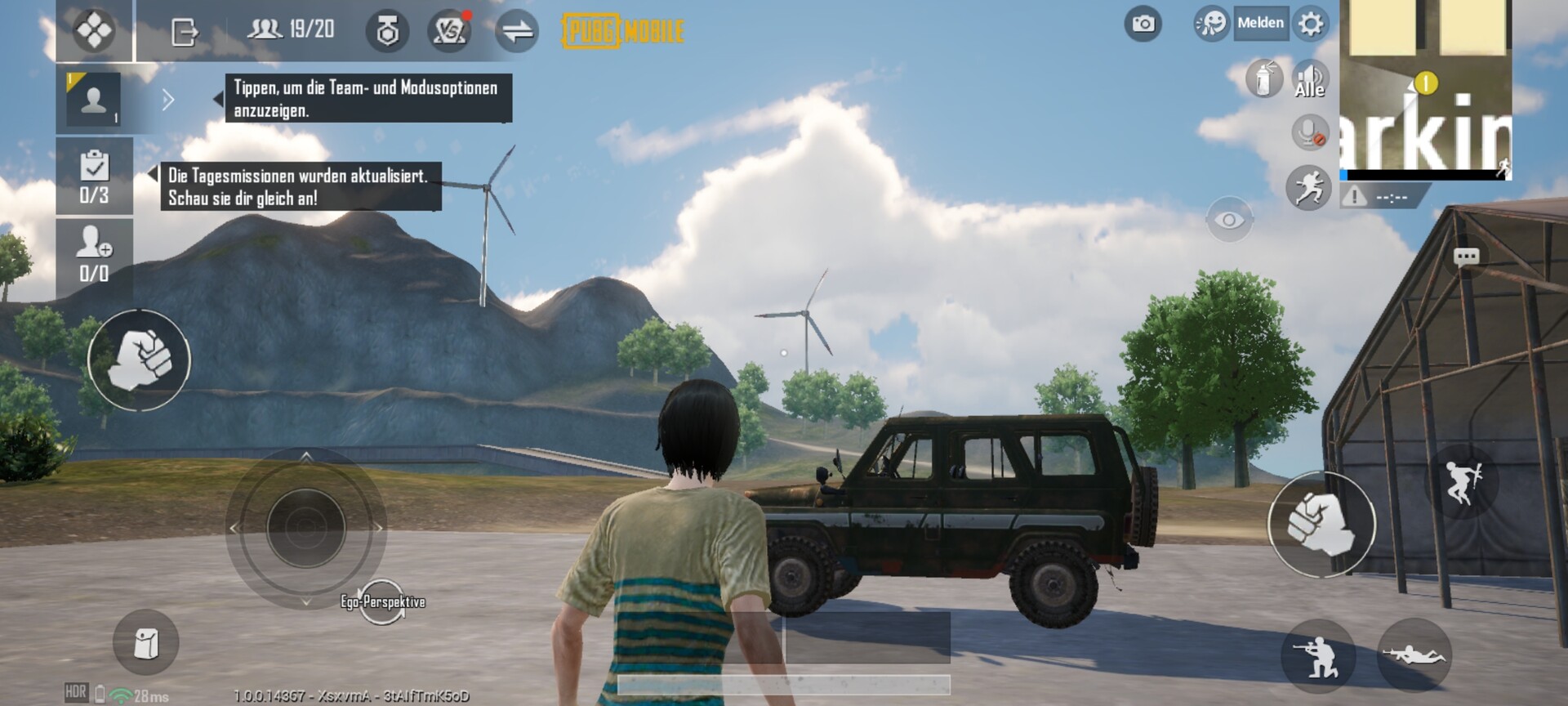1568x706 pixels.
Task: Open the minimap
Action: [1425, 88]
